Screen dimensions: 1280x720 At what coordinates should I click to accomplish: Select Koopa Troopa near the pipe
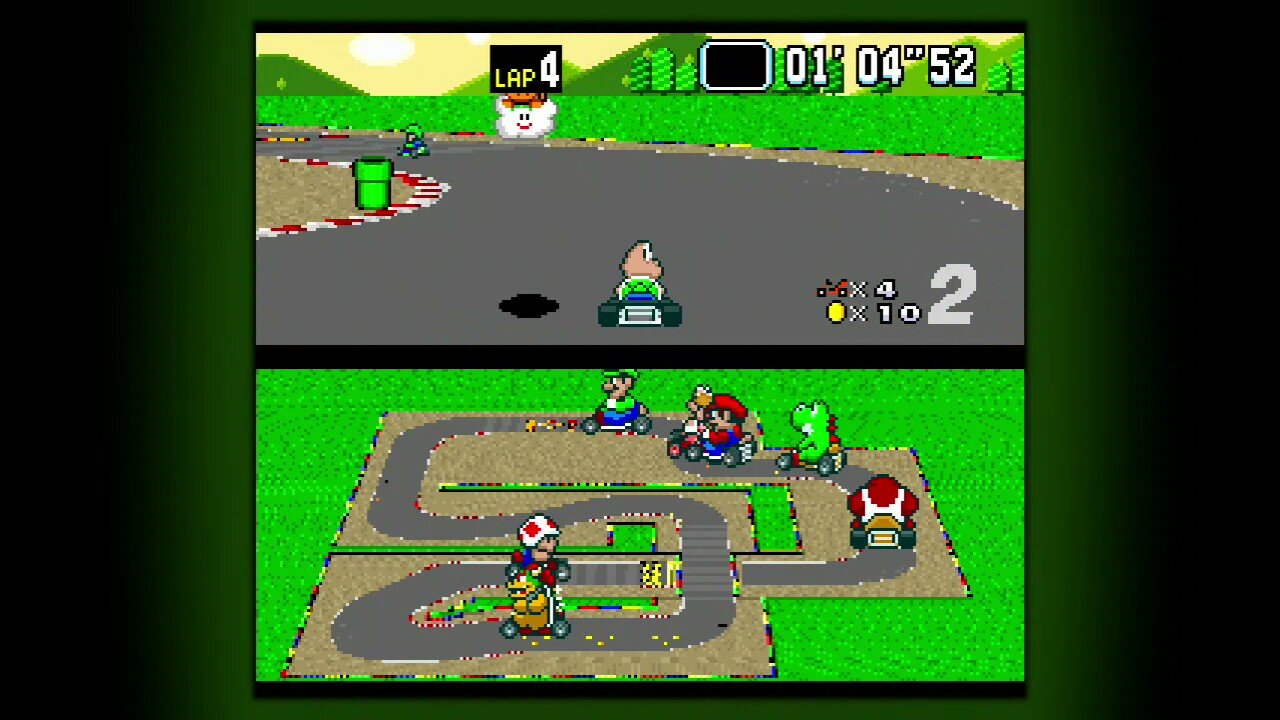coord(413,140)
